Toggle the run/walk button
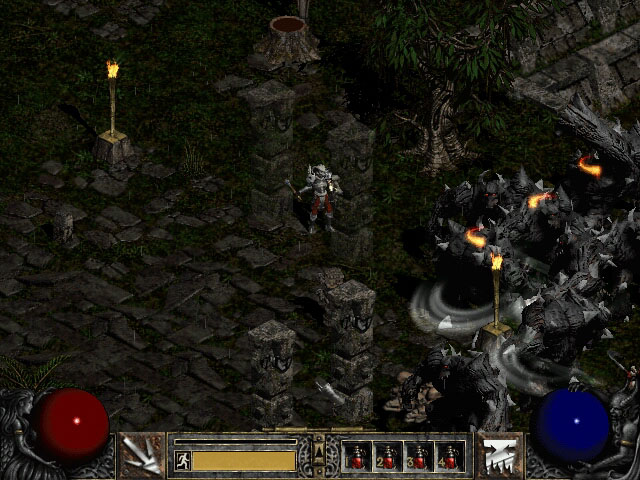The height and width of the screenshot is (480, 640). 183,460
